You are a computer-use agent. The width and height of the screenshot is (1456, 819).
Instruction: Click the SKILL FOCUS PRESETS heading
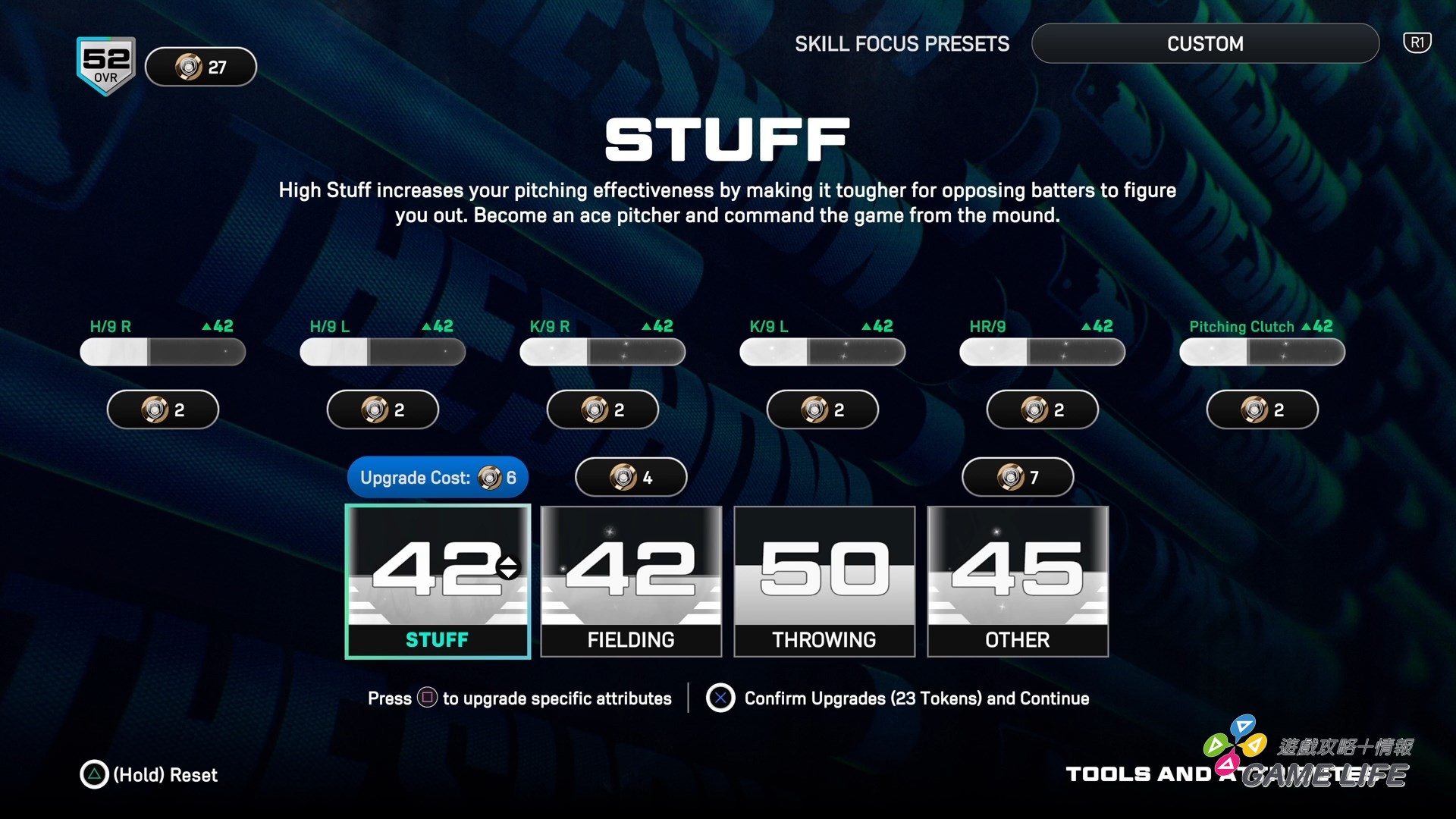[x=902, y=43]
